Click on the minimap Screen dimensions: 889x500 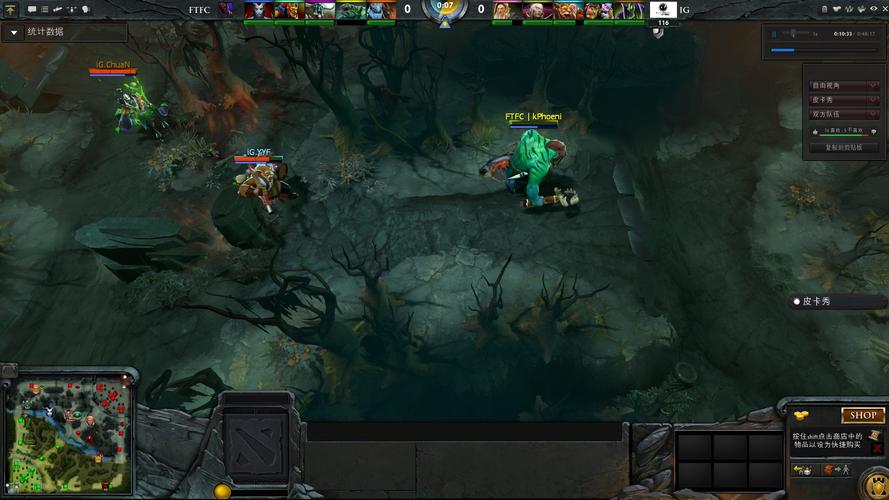coord(67,436)
